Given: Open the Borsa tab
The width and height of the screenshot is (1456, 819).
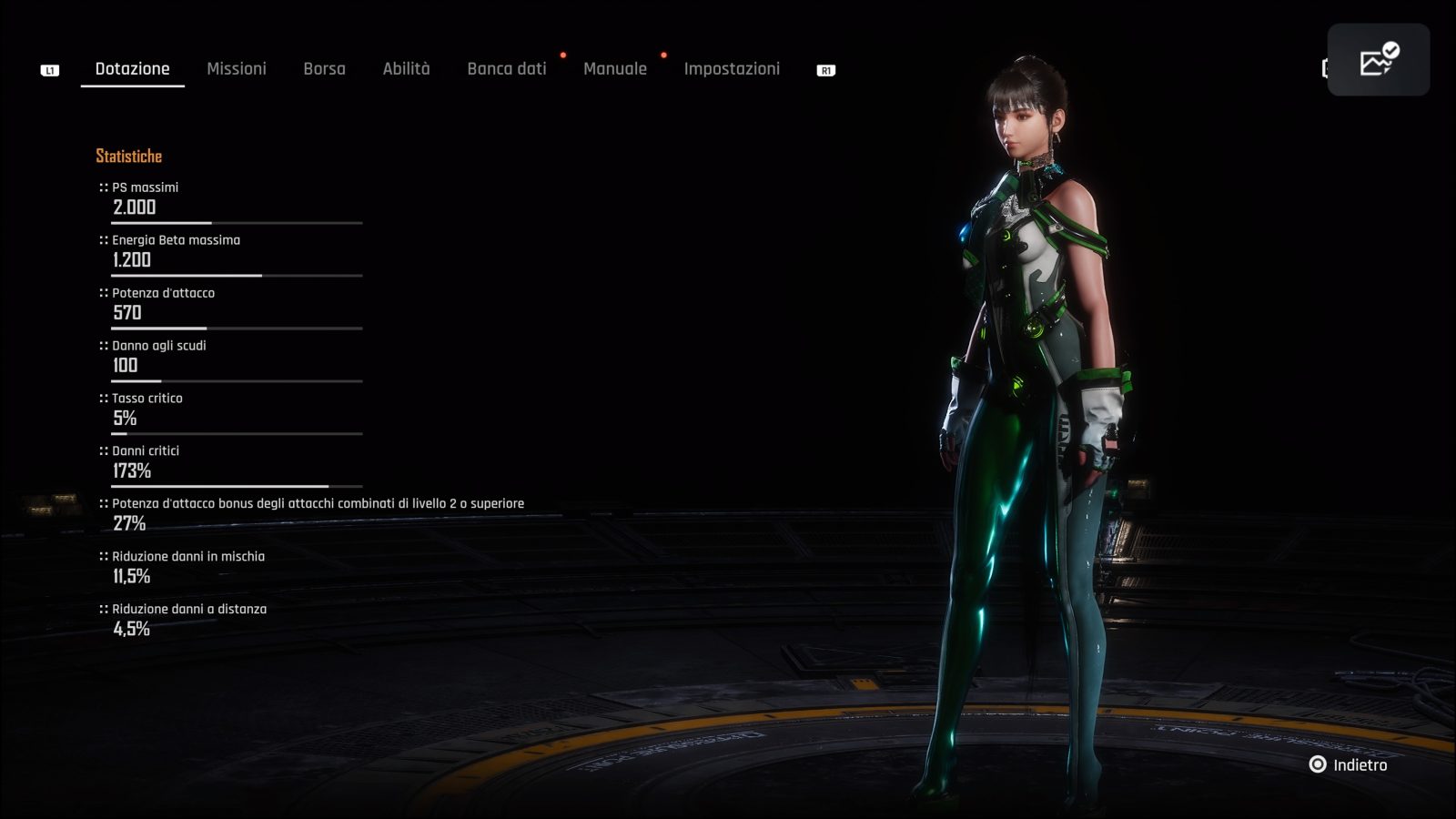Looking at the screenshot, I should click(x=324, y=69).
